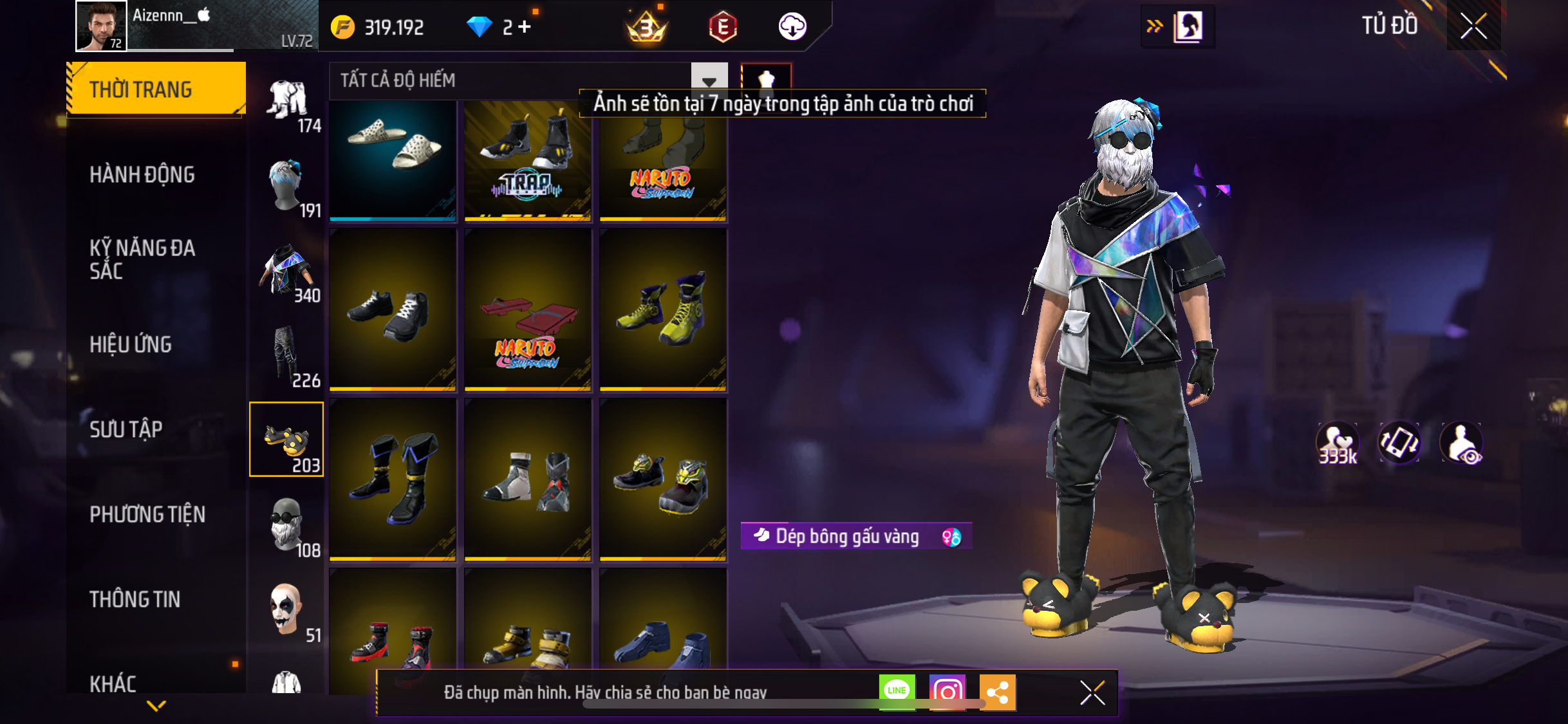Share the screenshot to Instagram
Screen dimensions: 1568x724
click(947, 692)
